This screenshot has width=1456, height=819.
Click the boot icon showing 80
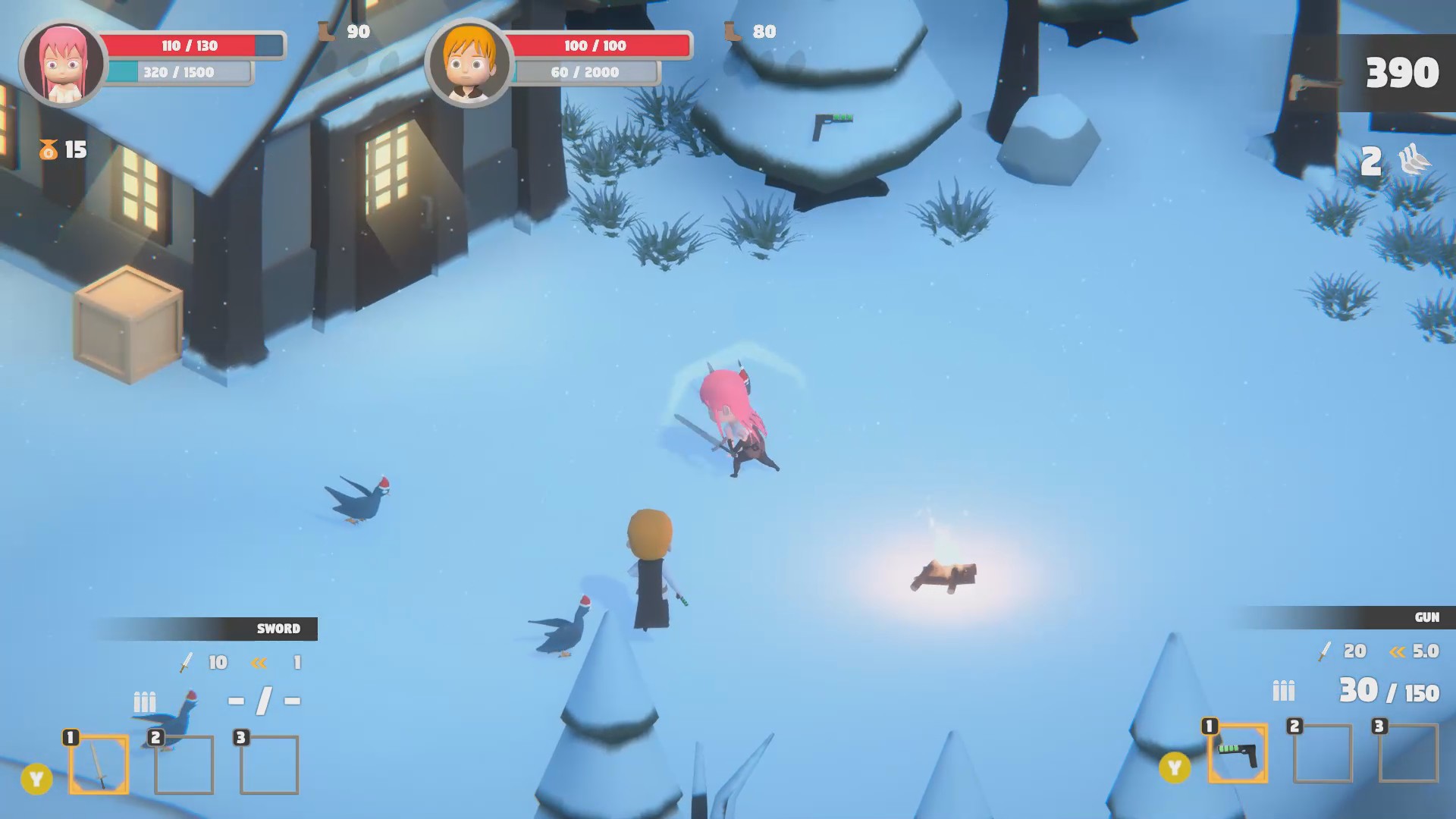tap(732, 32)
